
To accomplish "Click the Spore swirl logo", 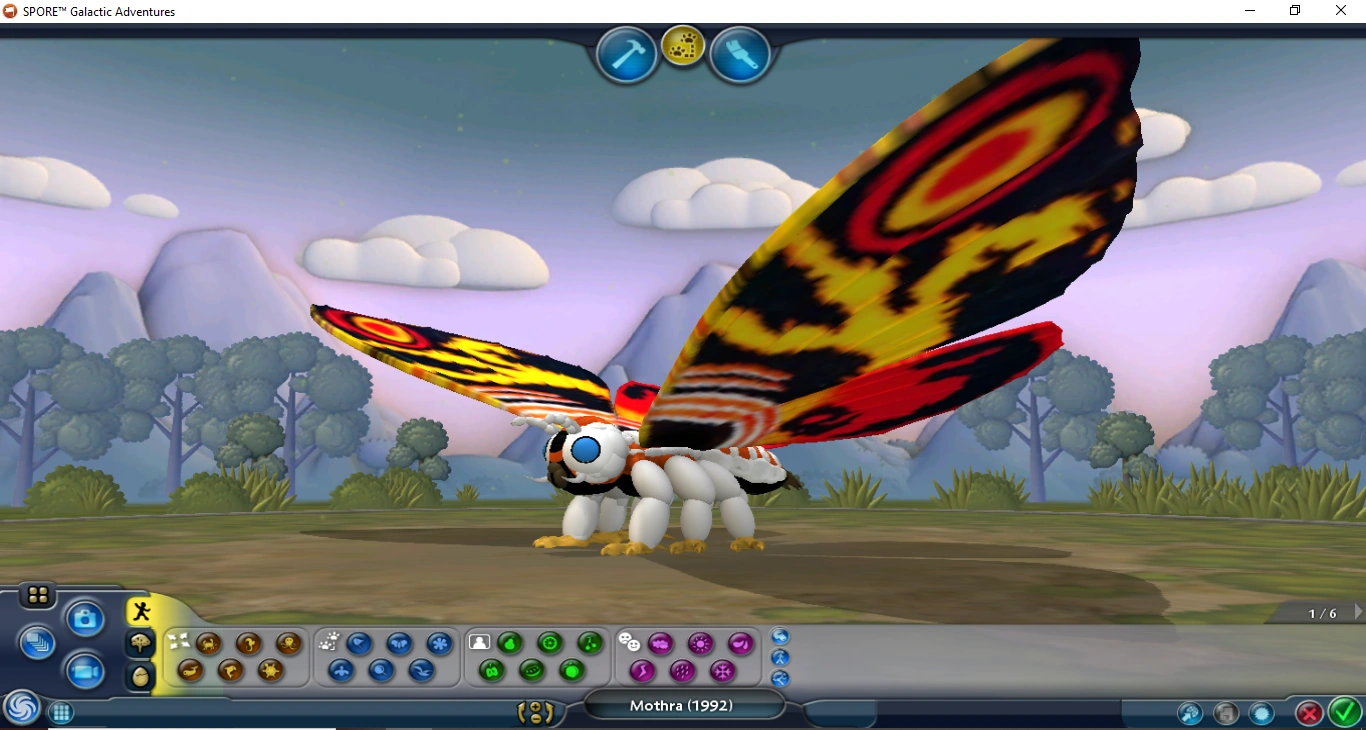I will point(22,708).
